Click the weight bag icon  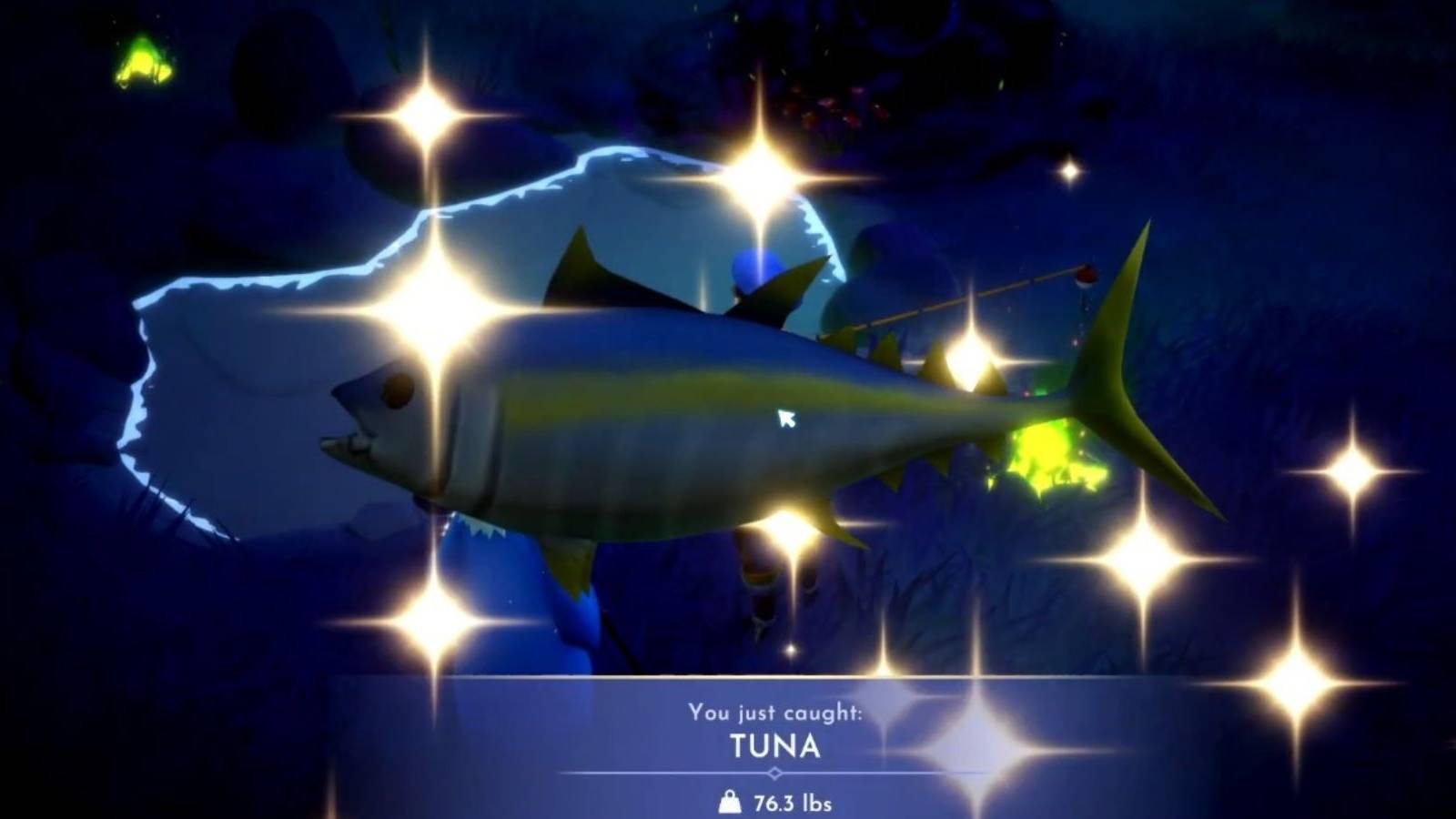pyautogui.click(x=729, y=804)
